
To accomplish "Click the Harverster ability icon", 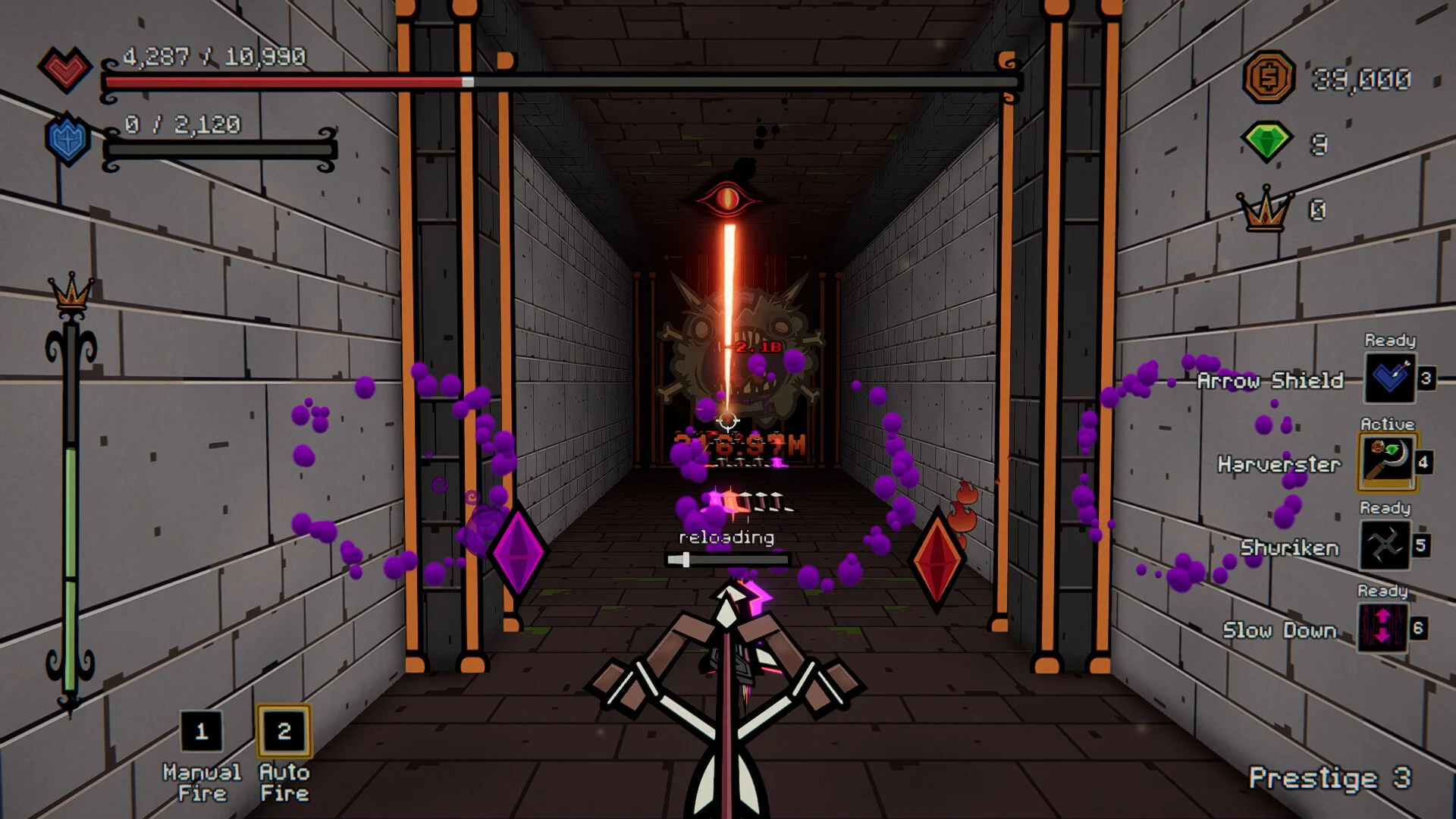I will [x=1387, y=462].
